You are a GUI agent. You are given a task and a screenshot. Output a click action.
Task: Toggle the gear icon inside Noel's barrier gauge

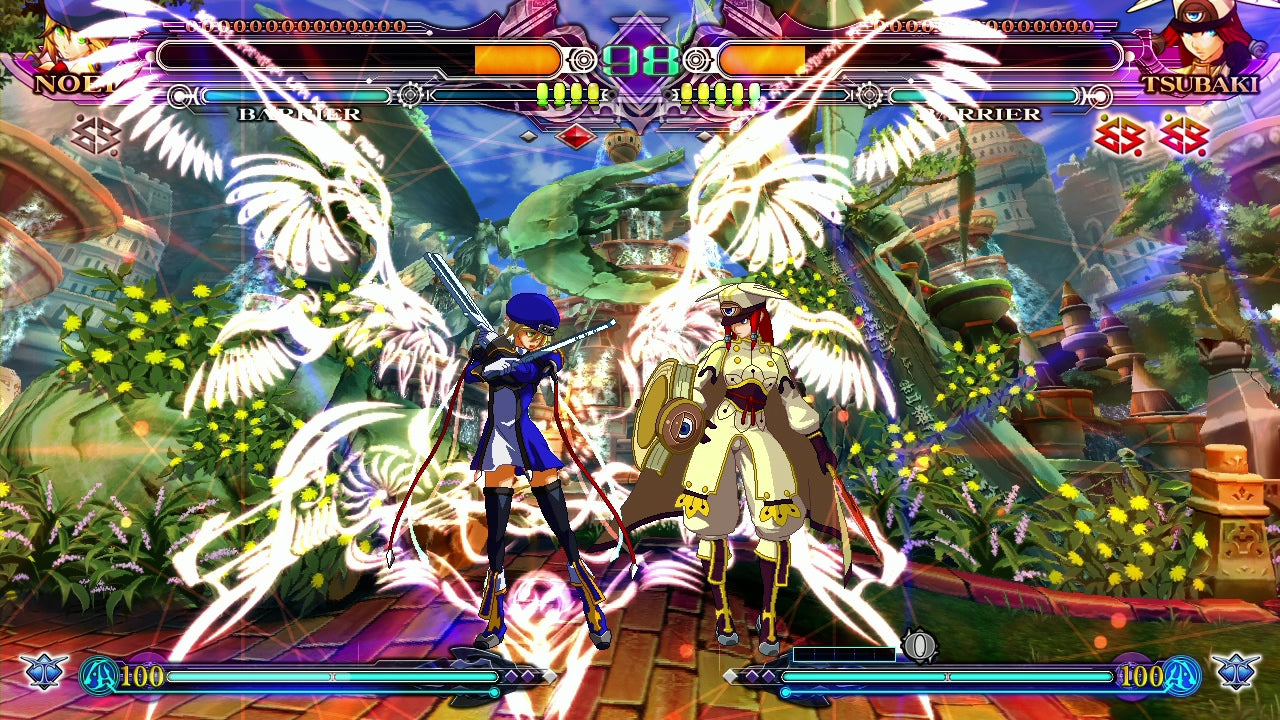pyautogui.click(x=410, y=95)
